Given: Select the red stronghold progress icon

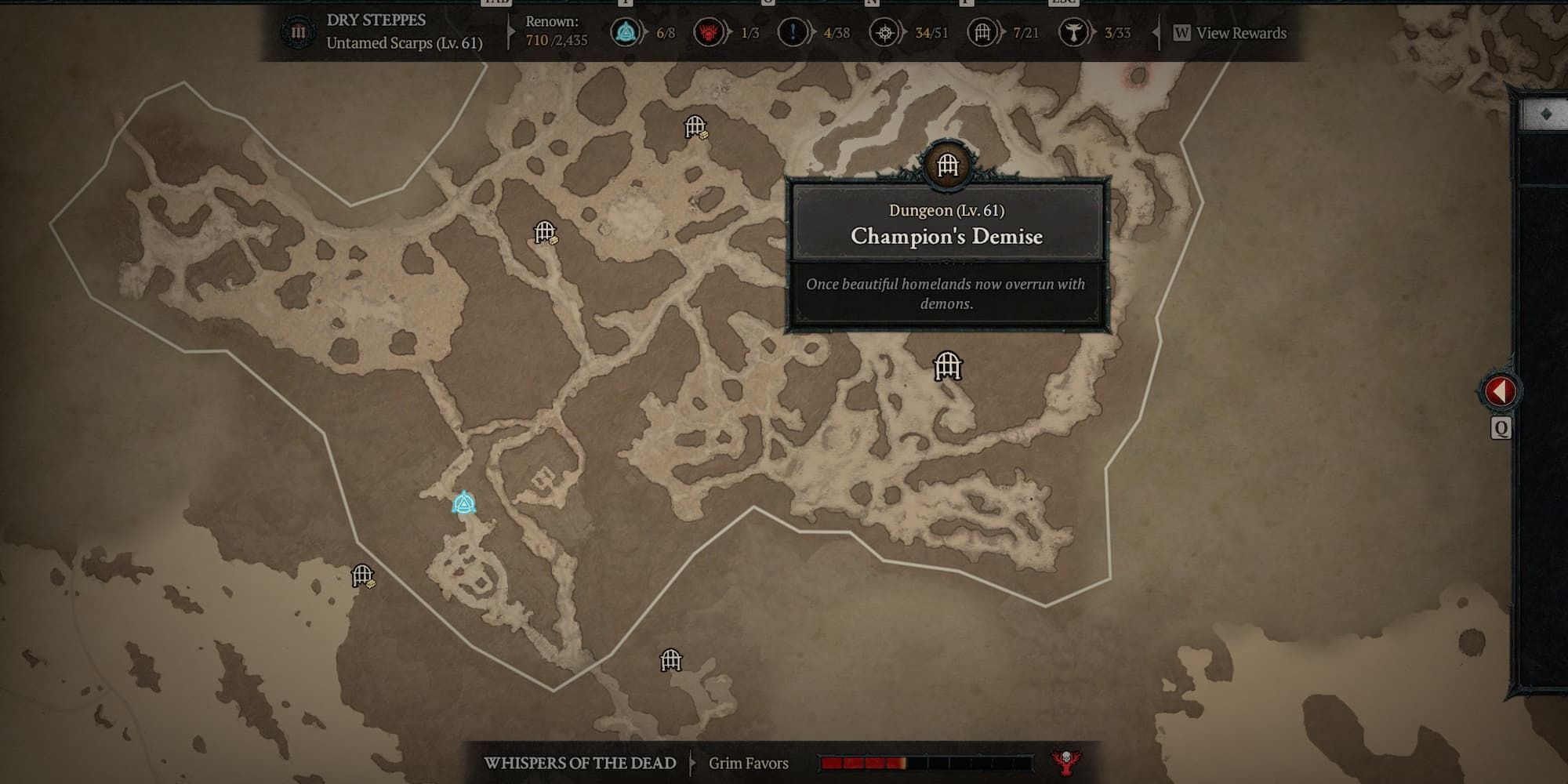Looking at the screenshot, I should pos(709,33).
